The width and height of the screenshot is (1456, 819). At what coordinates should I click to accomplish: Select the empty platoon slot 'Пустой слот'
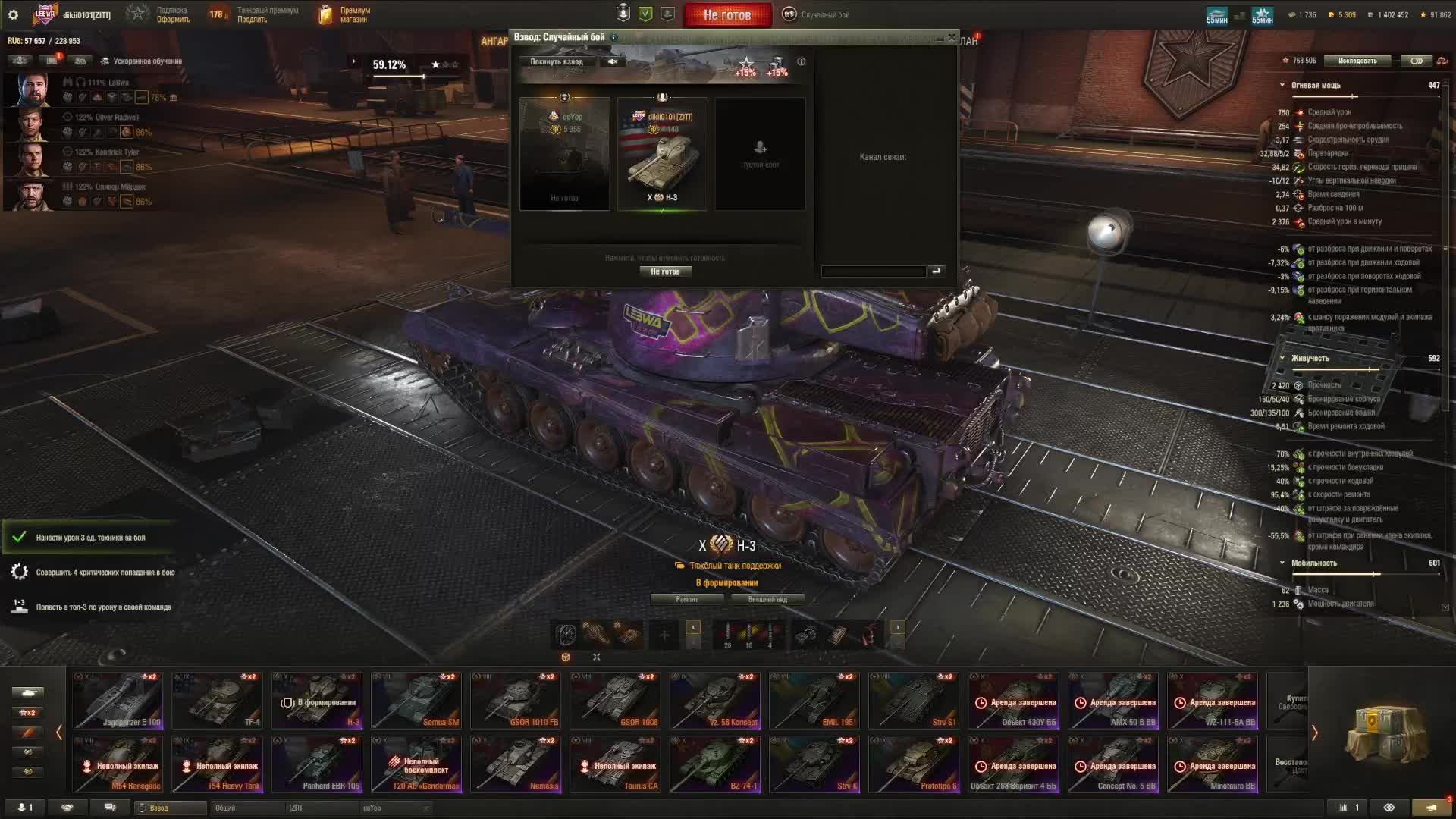click(760, 153)
